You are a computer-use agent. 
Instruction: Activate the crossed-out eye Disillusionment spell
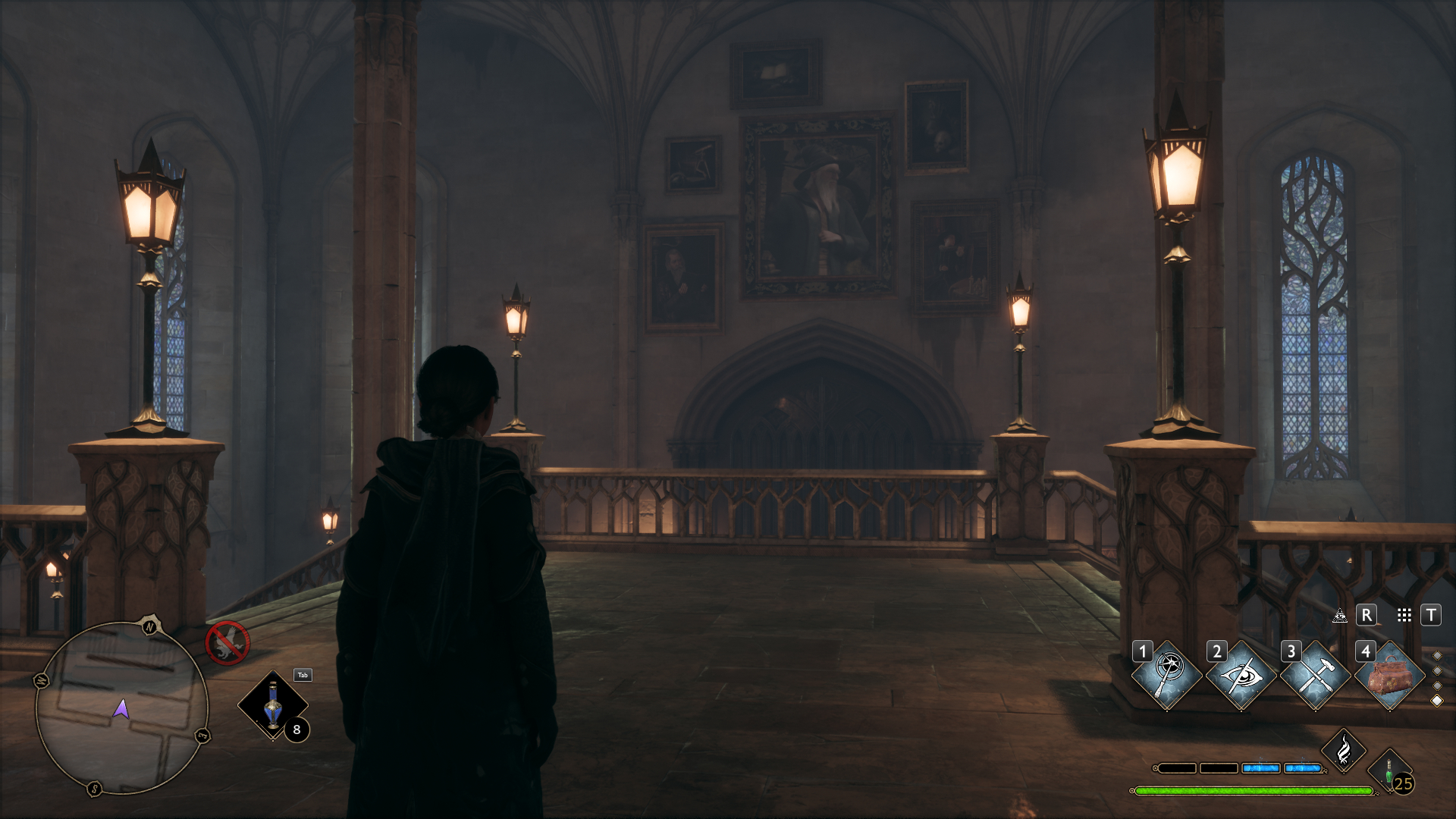point(1241,674)
